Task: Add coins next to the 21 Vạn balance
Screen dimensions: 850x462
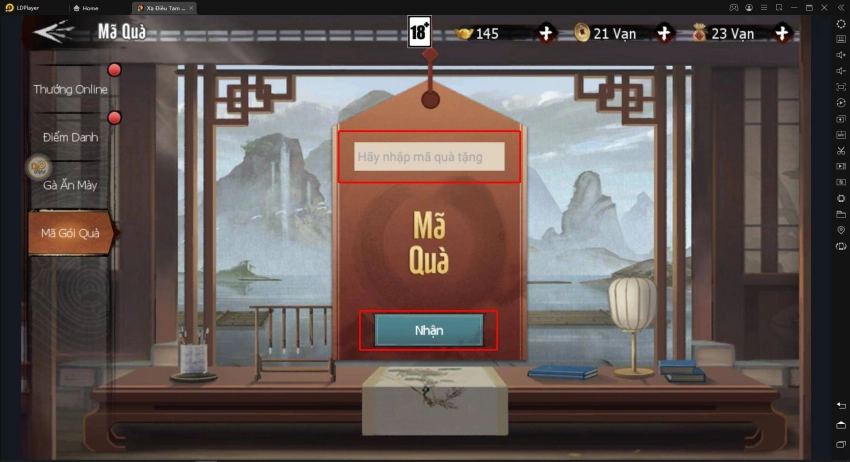Action: (x=664, y=33)
